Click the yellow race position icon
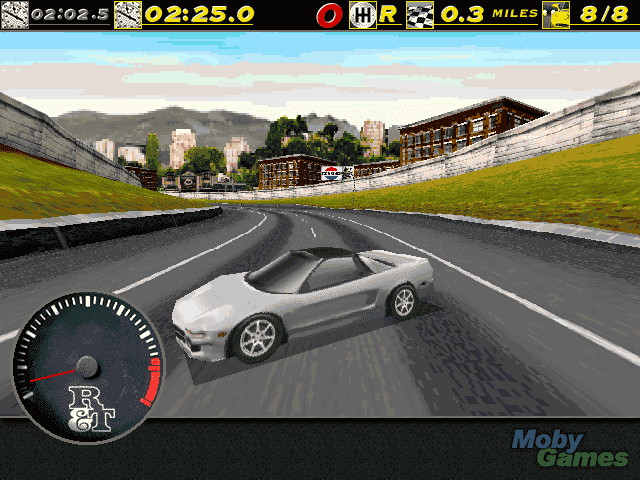The image size is (640, 480). (555, 15)
